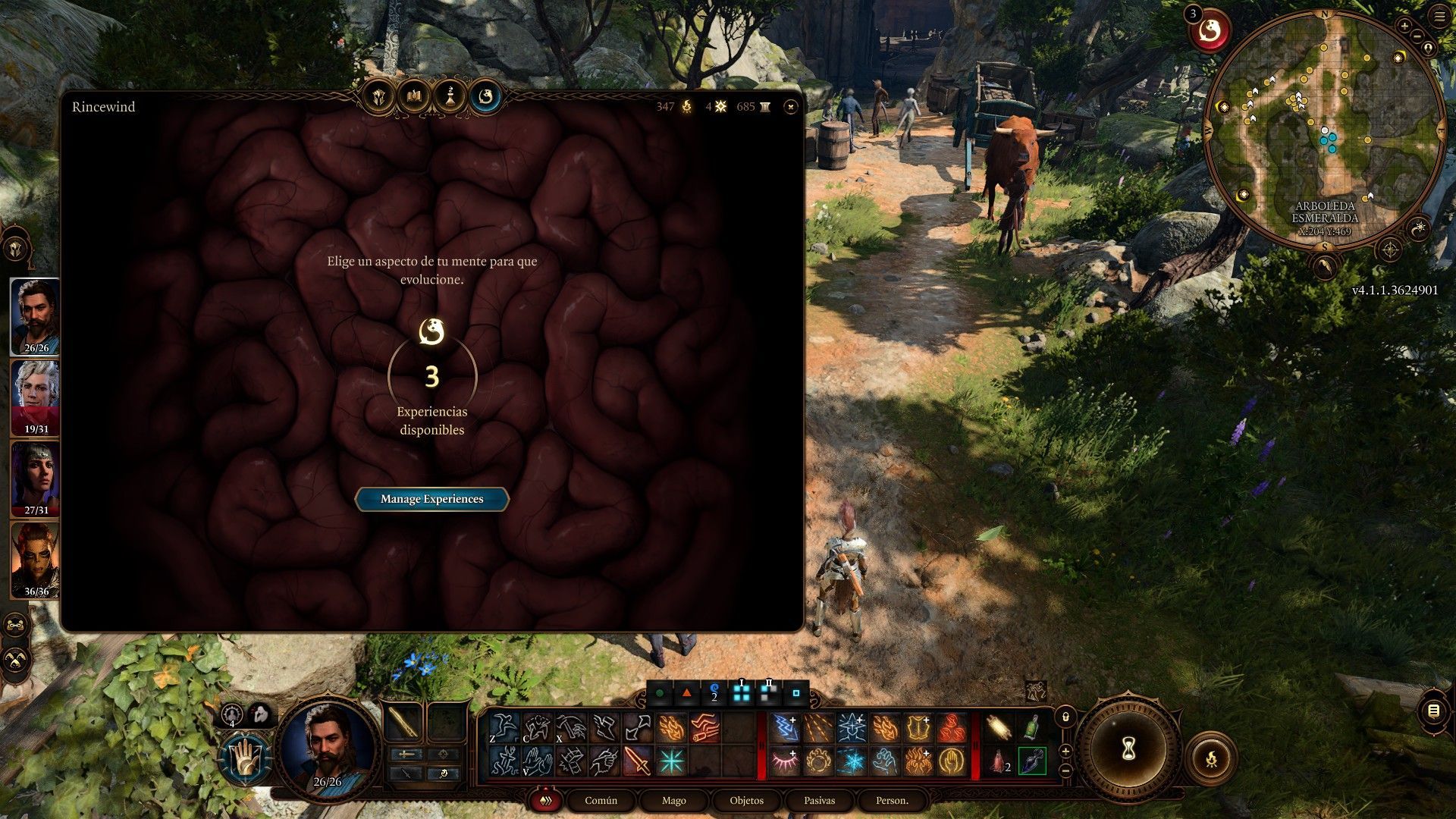
Task: Open the Objetos hotbar tab
Action: (746, 801)
